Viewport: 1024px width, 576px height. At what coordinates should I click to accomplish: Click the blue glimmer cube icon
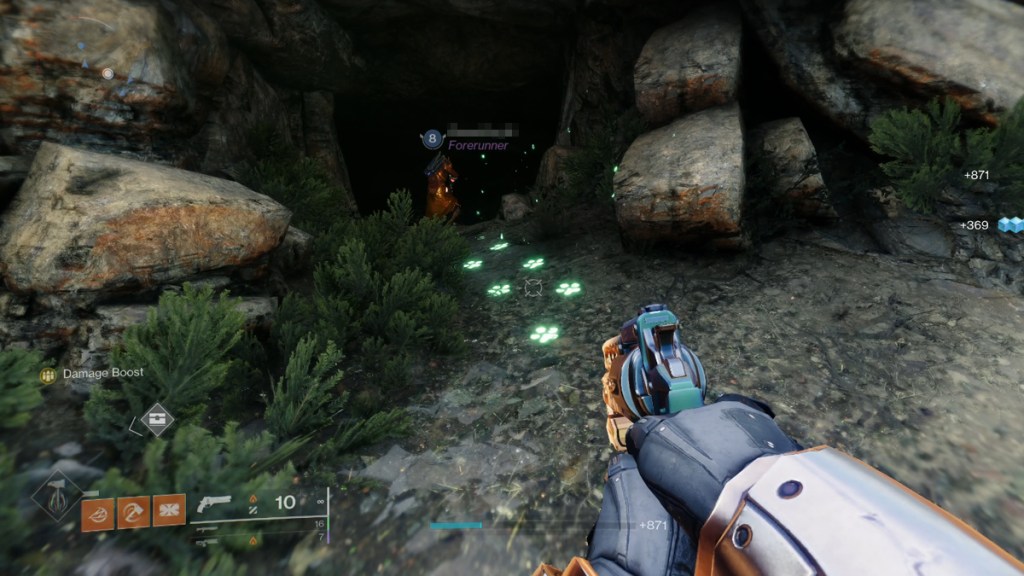point(1009,225)
